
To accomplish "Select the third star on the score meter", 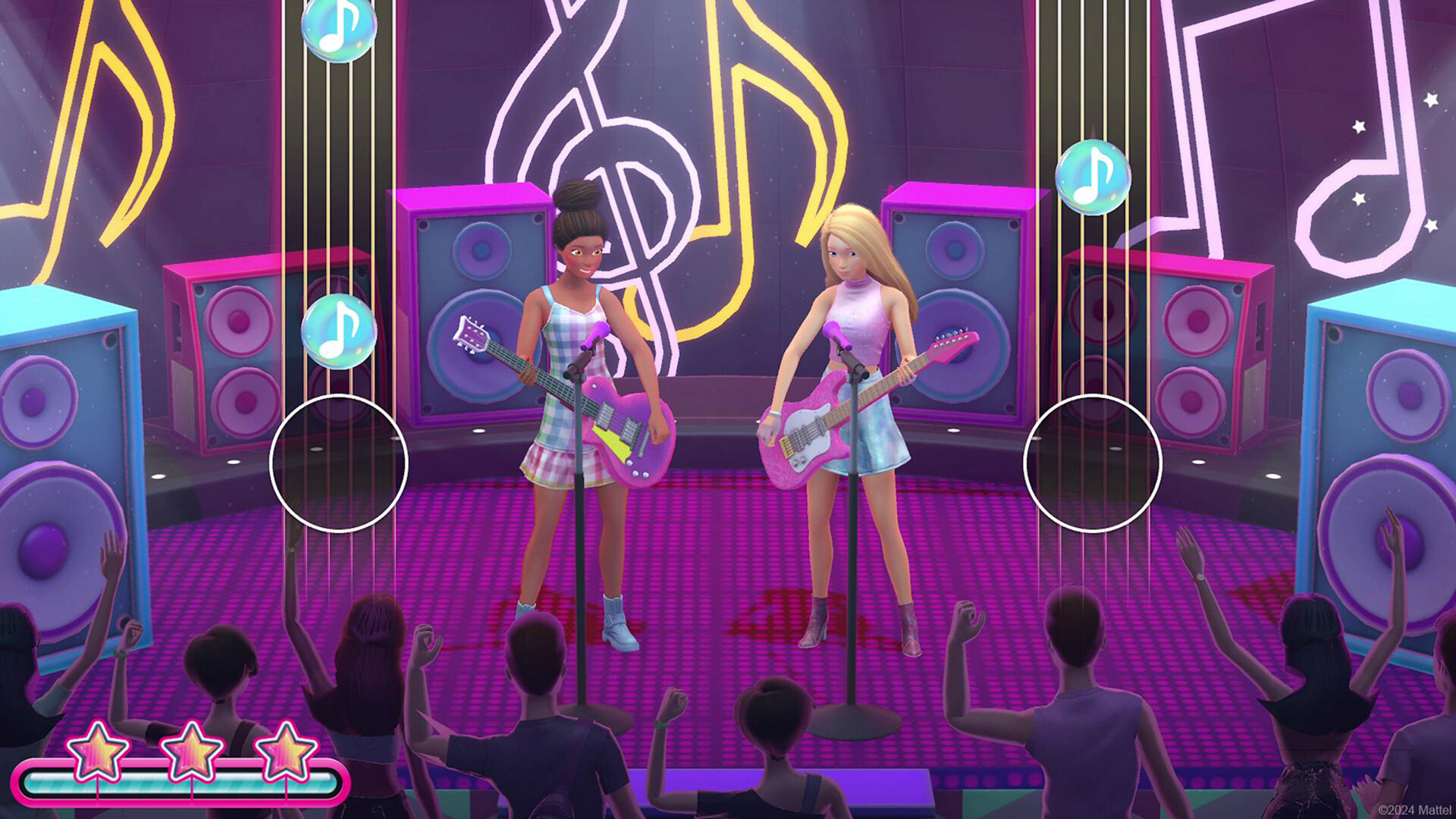I will (x=285, y=752).
